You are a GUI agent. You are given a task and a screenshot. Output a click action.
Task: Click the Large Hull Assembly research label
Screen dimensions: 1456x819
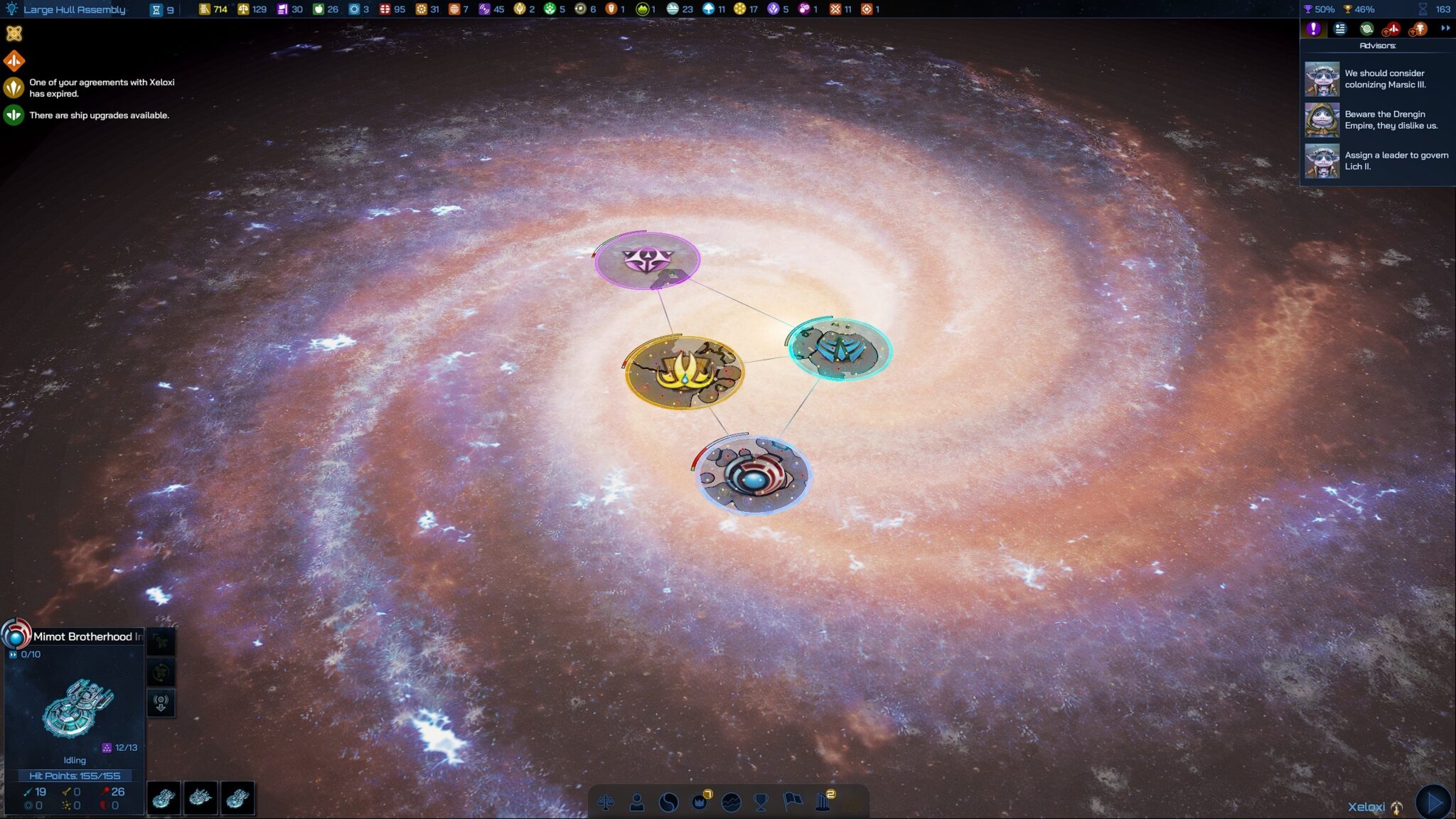click(x=74, y=9)
